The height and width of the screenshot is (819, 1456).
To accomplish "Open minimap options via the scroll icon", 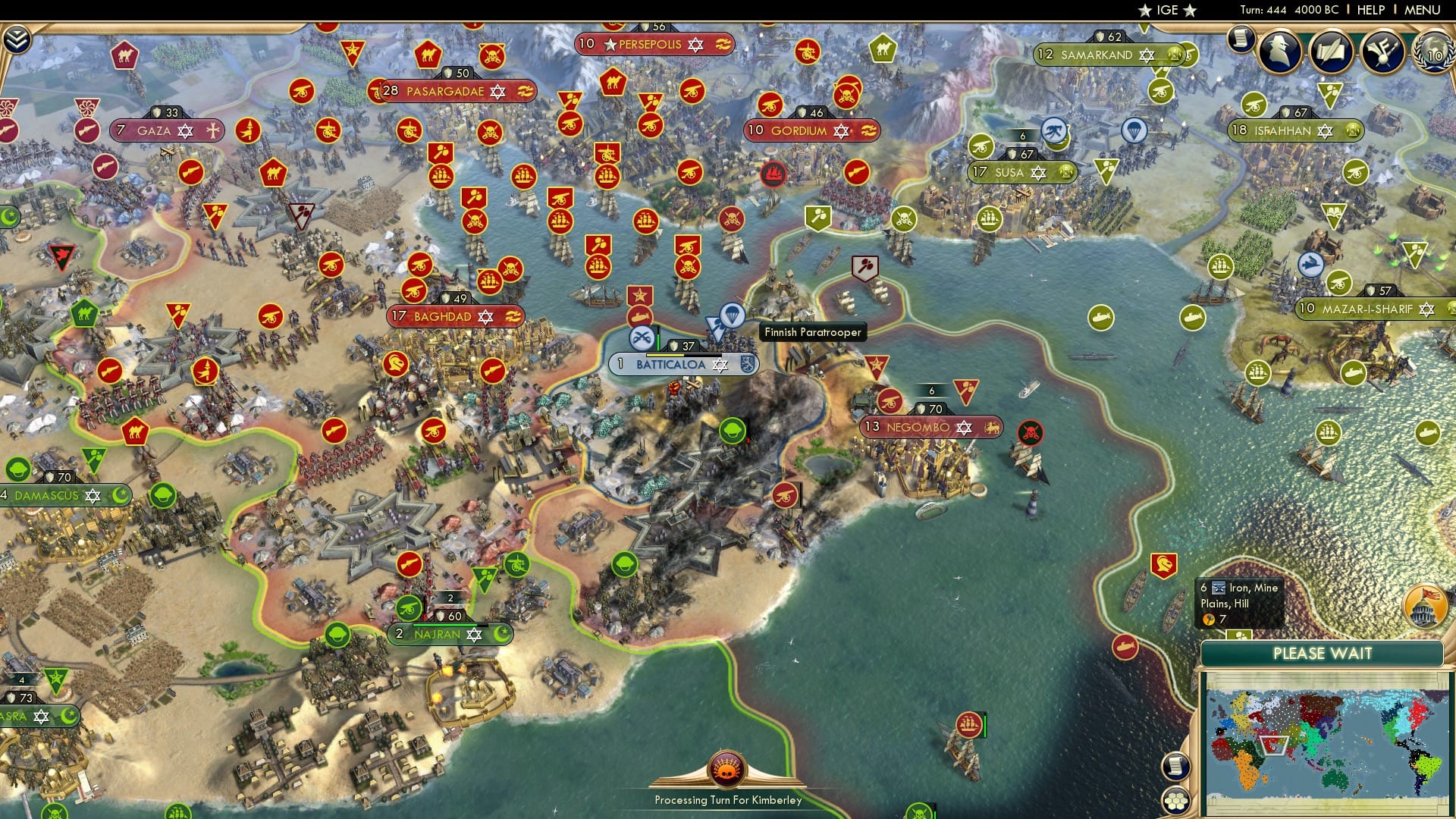I will [1176, 767].
